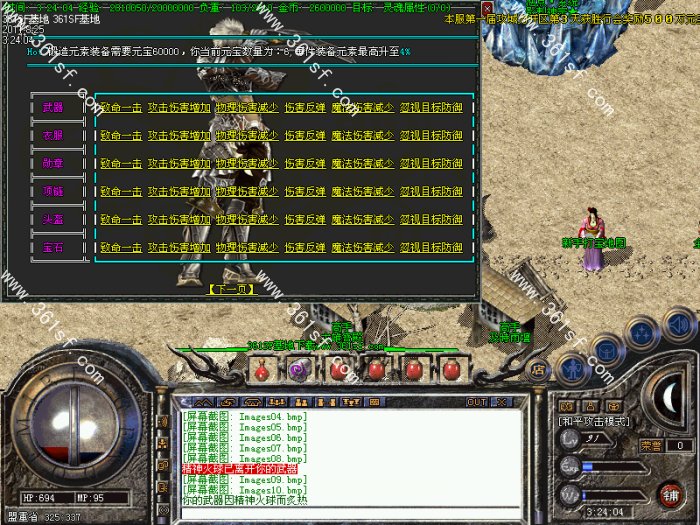Open the 店 shop button

pos(538,369)
